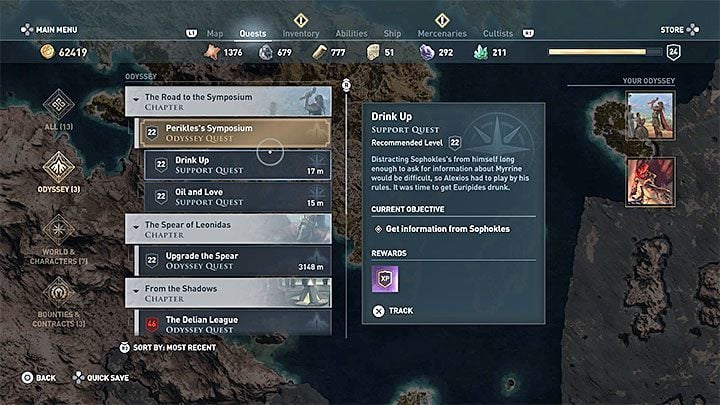Open the Main Menu

[x=55, y=30]
